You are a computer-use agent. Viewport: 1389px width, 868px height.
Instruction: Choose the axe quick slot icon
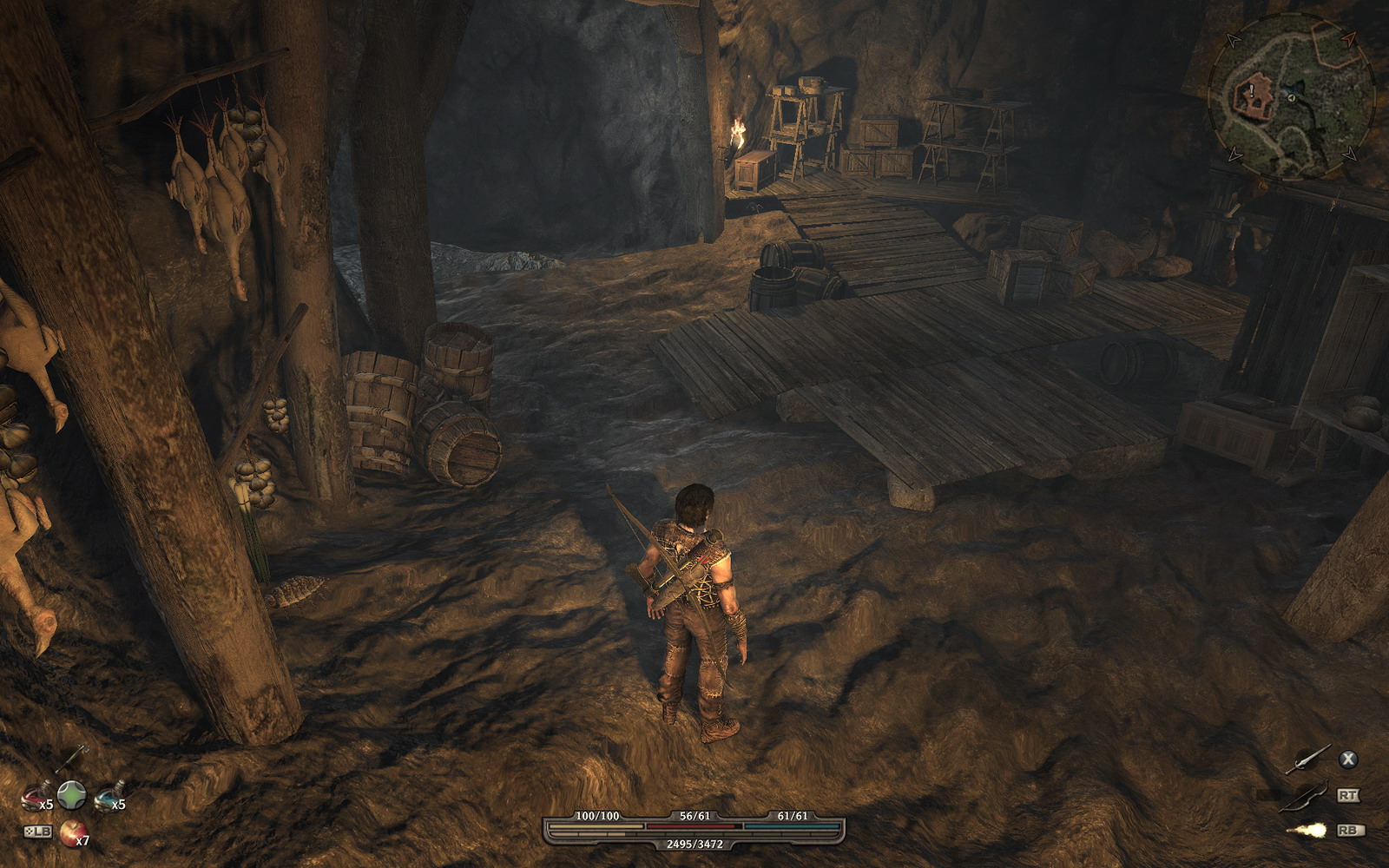[72, 758]
